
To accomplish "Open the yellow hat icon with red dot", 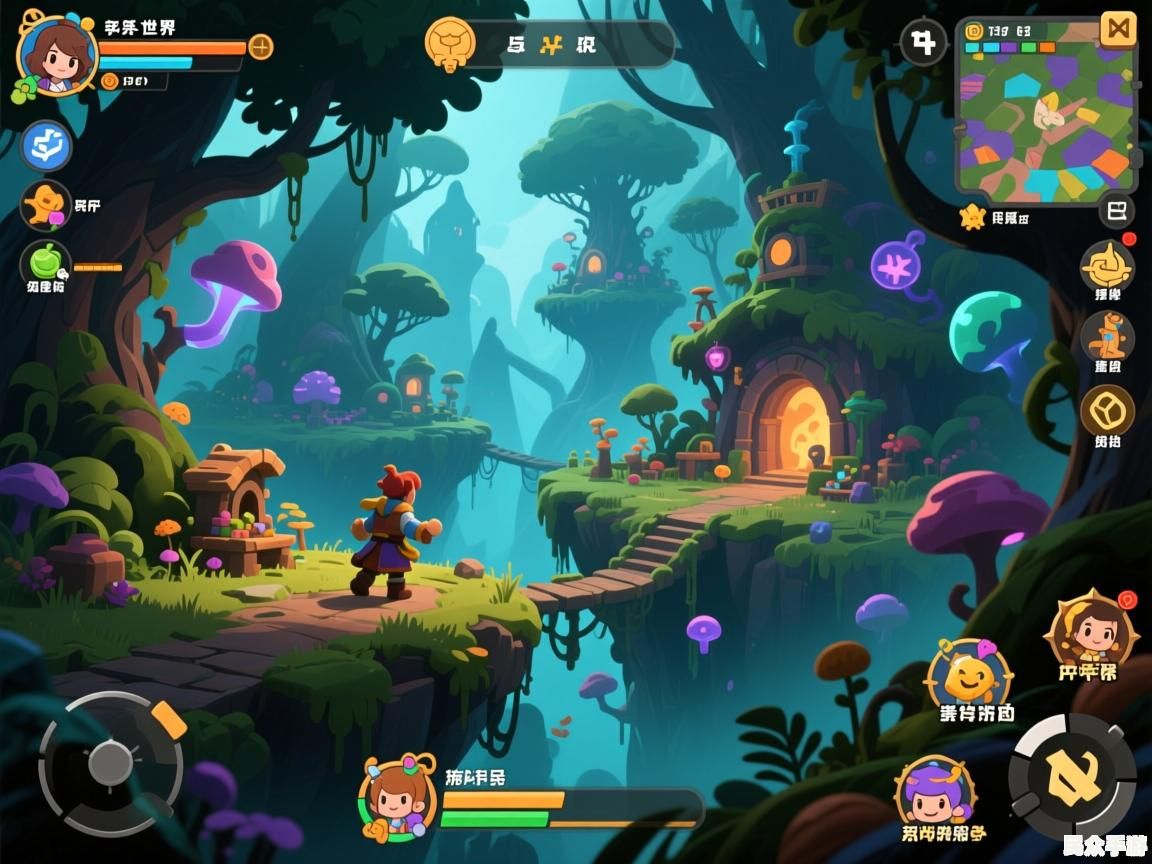I will tap(1107, 266).
